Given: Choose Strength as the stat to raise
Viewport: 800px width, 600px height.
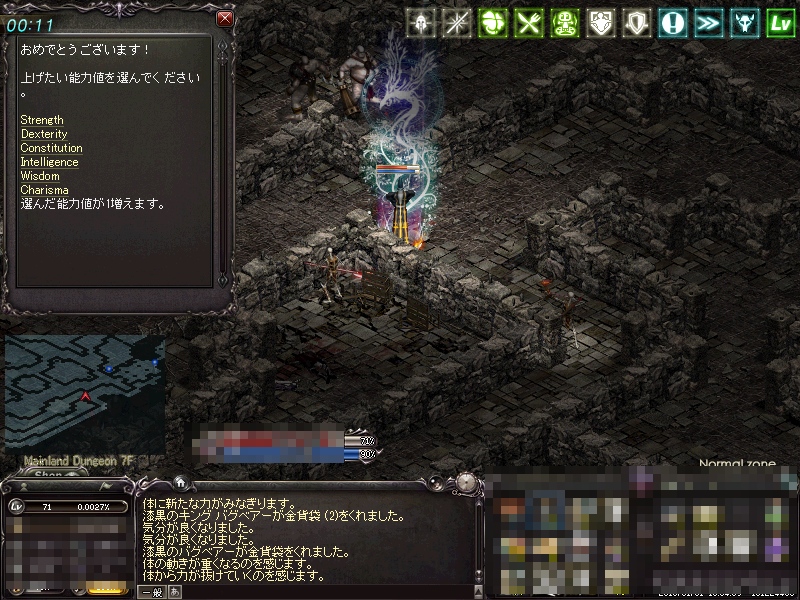Looking at the screenshot, I should [x=42, y=120].
